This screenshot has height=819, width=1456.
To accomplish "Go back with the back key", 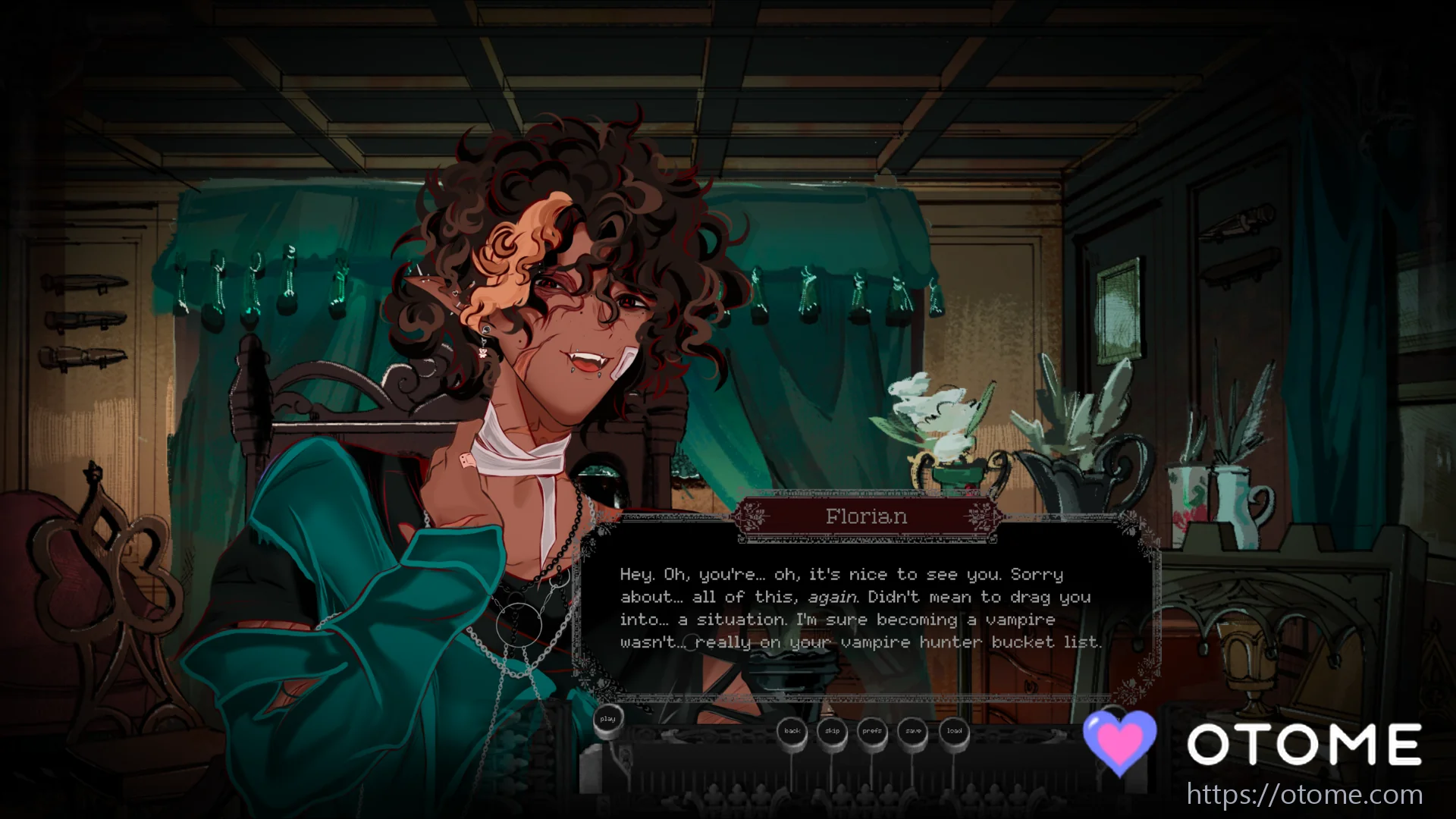I will click(x=792, y=732).
